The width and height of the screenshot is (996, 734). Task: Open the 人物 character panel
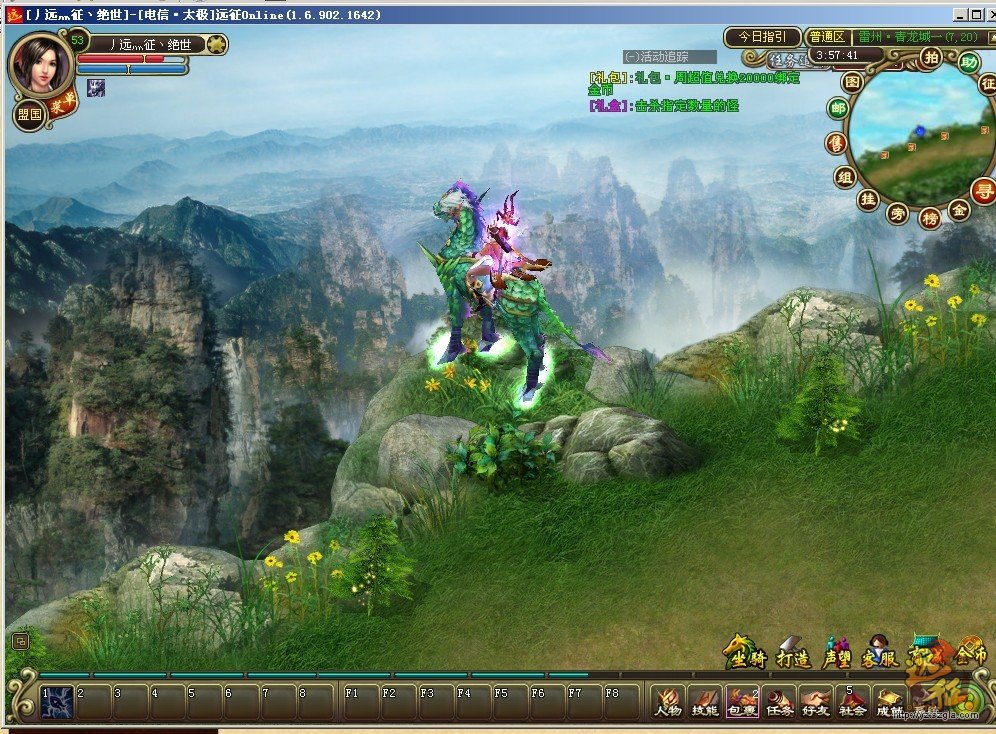click(668, 702)
